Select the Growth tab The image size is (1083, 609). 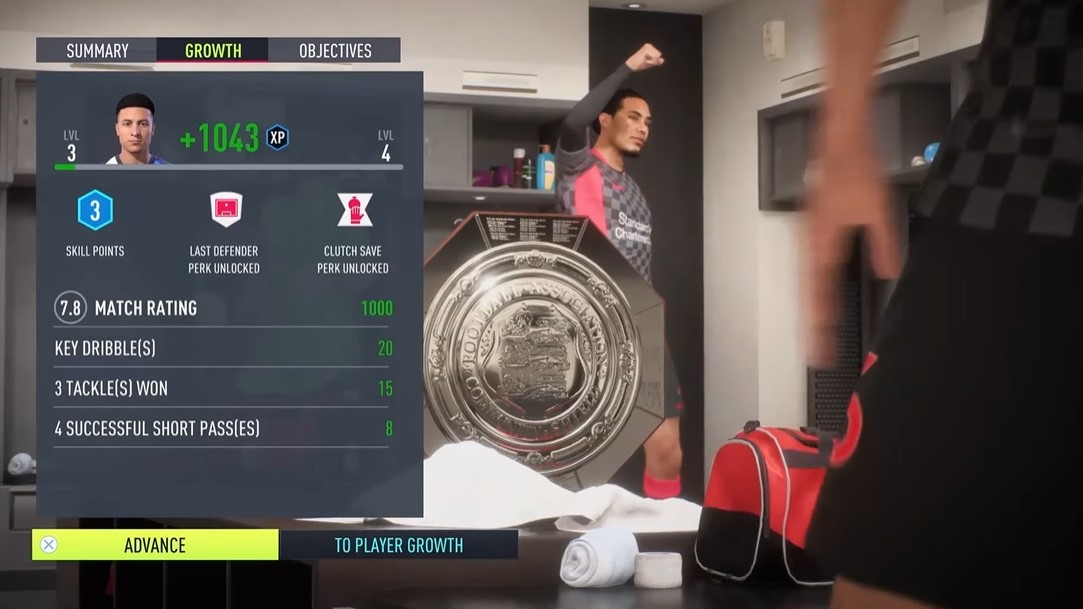(213, 50)
